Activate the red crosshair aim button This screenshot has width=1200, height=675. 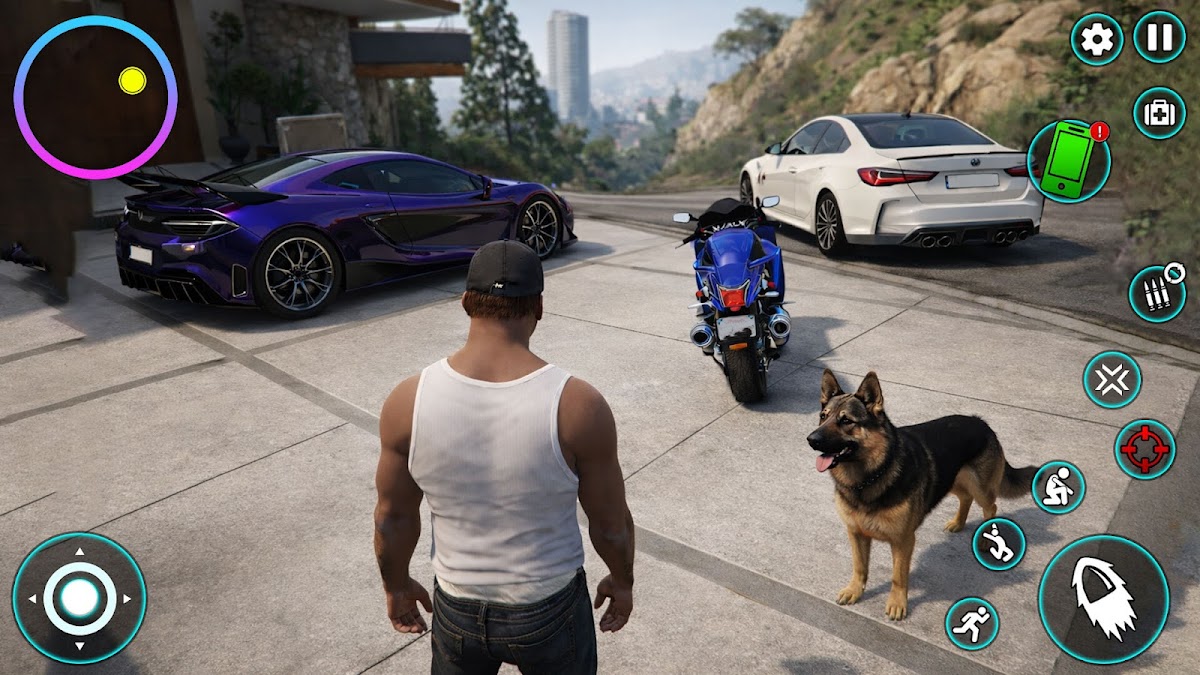point(1145,449)
